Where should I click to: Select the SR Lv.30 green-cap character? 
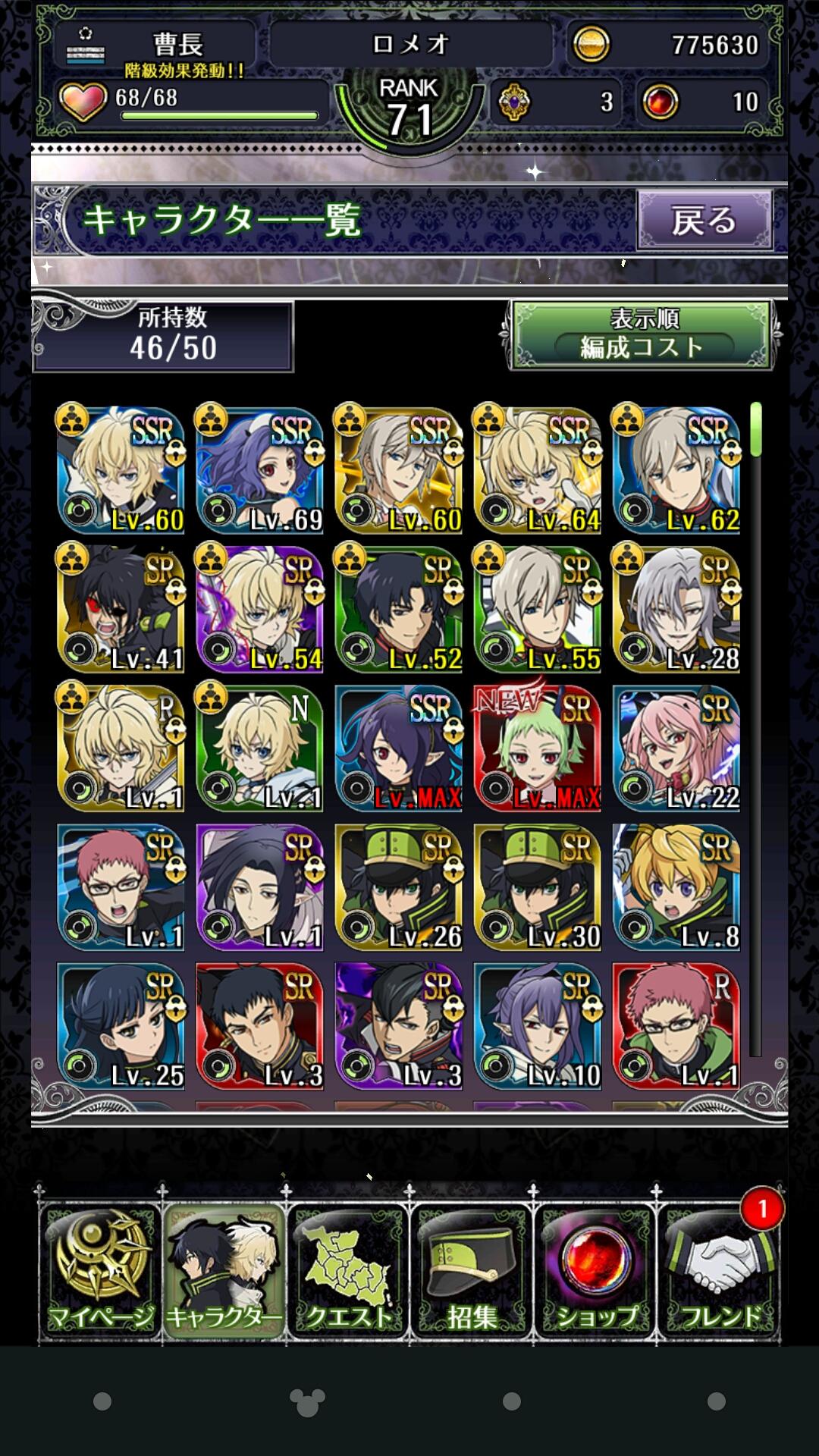point(538,886)
